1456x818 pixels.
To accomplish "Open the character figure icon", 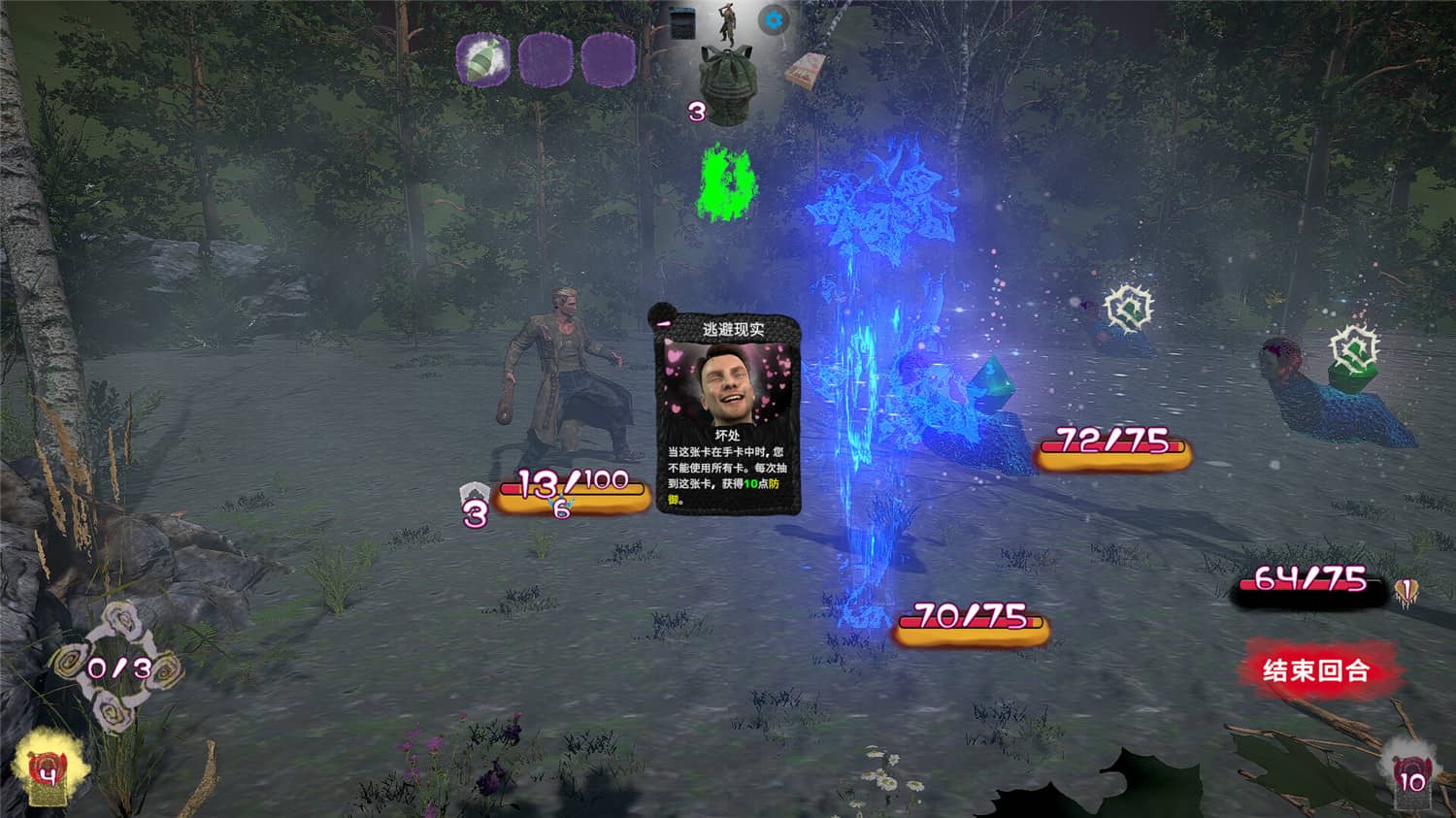I will point(727,22).
